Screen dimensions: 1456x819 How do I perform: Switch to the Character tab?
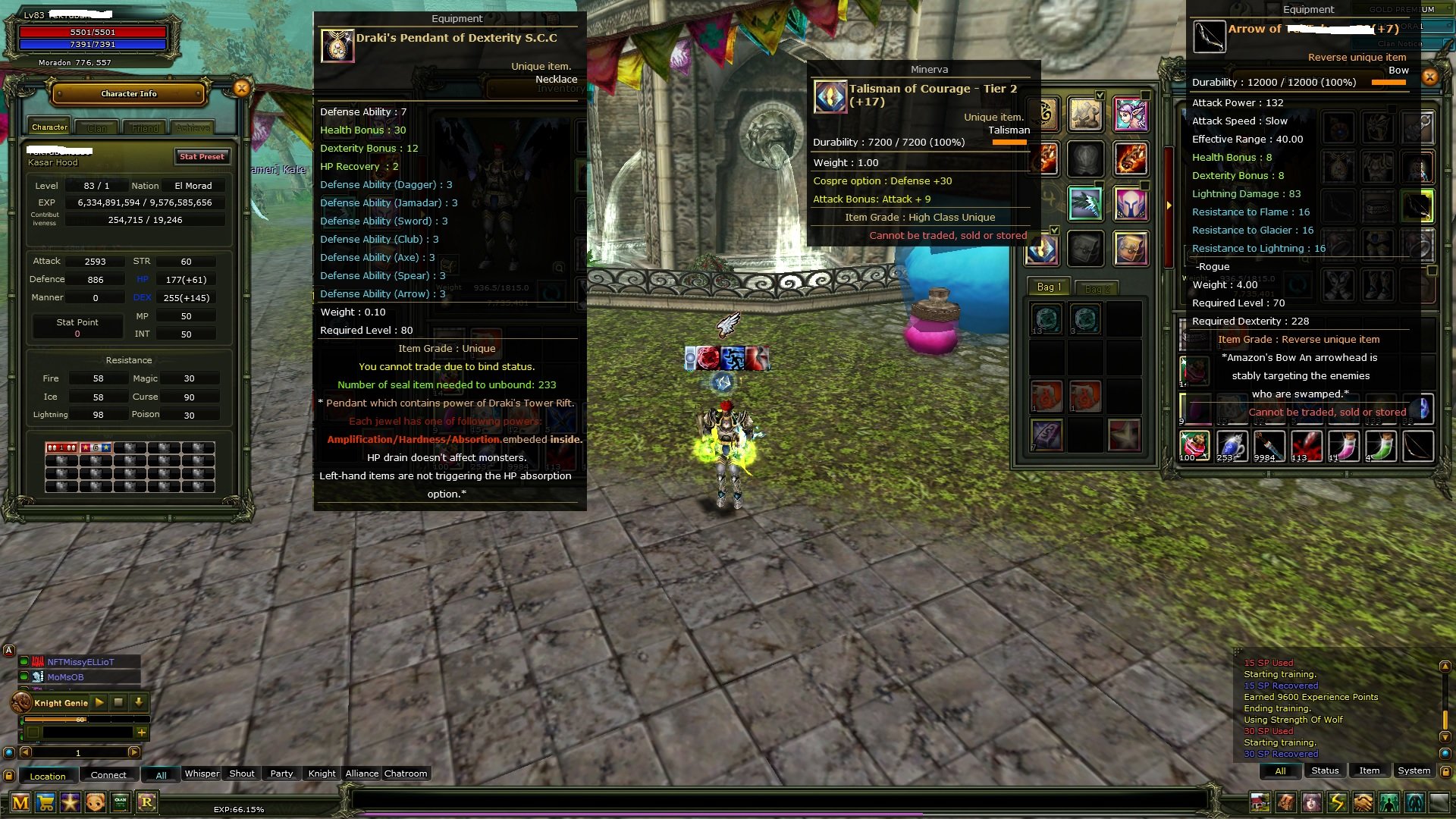tap(50, 127)
